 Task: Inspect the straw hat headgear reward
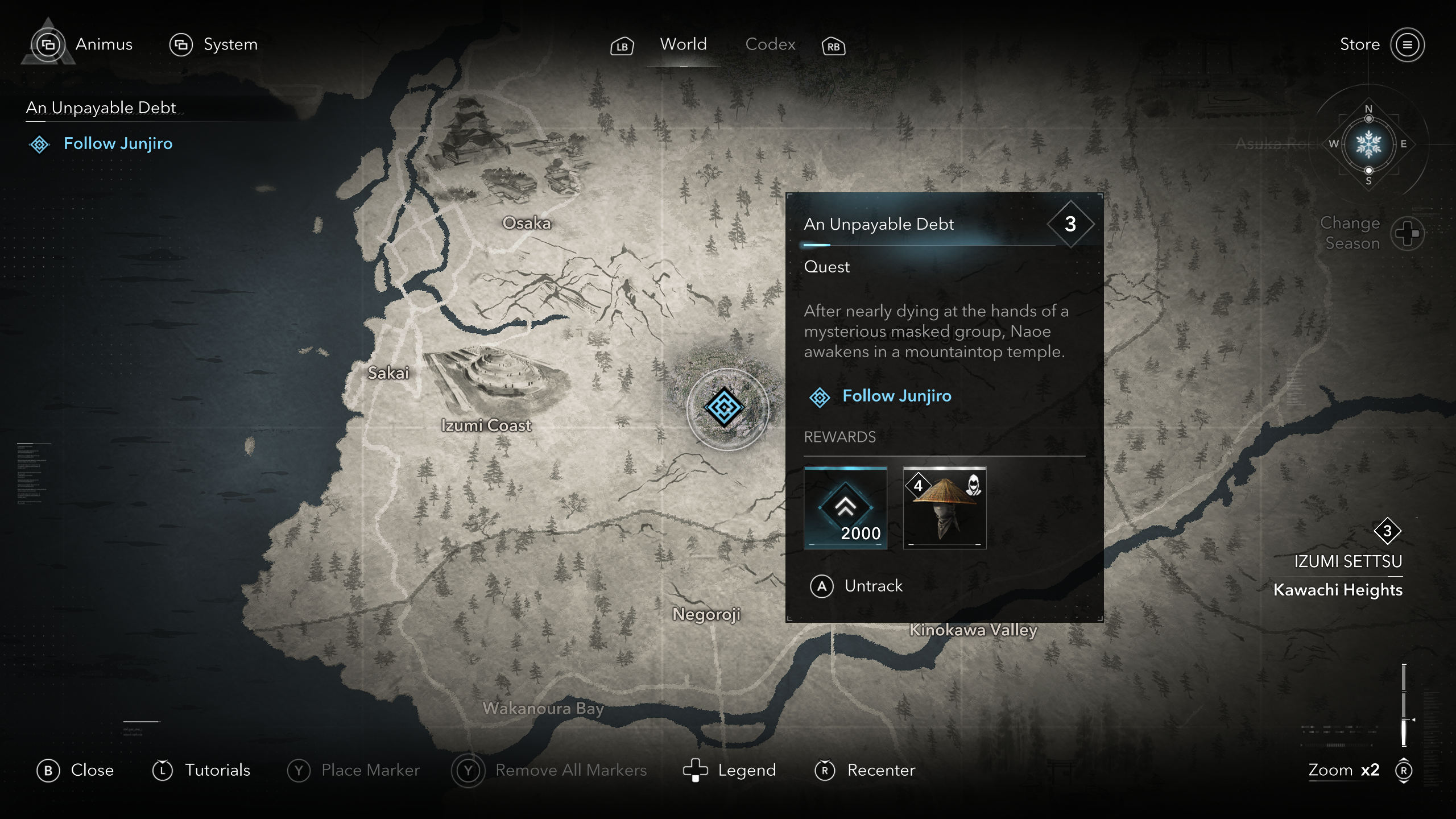click(945, 507)
